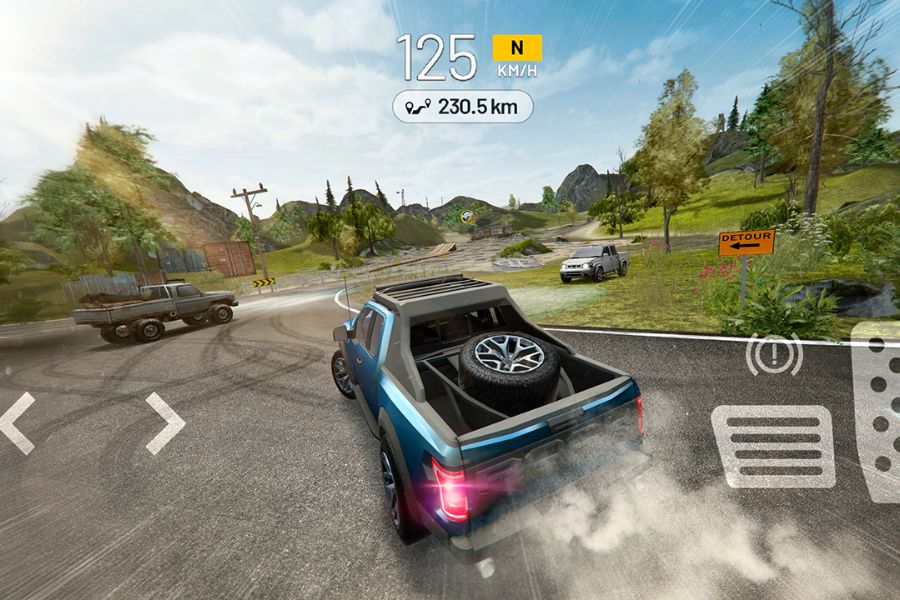This screenshot has height=600, width=900.
Task: Steer right with the right arrow
Action: click(x=165, y=422)
